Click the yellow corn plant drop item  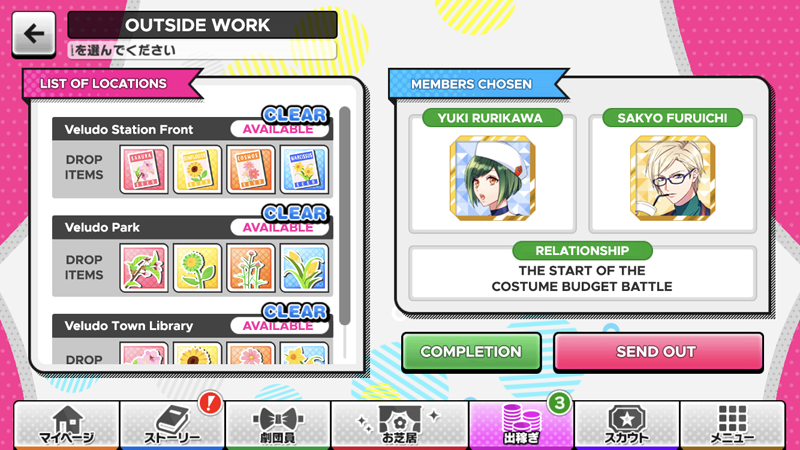pyautogui.click(x=303, y=268)
